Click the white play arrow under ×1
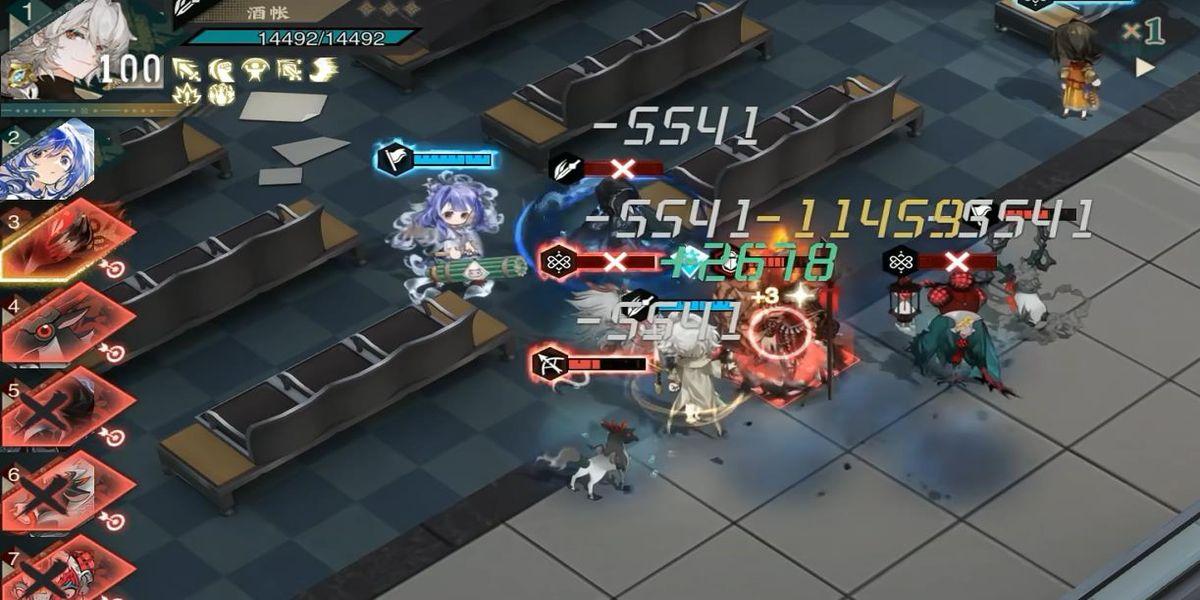This screenshot has width=1200, height=600. 1144,67
